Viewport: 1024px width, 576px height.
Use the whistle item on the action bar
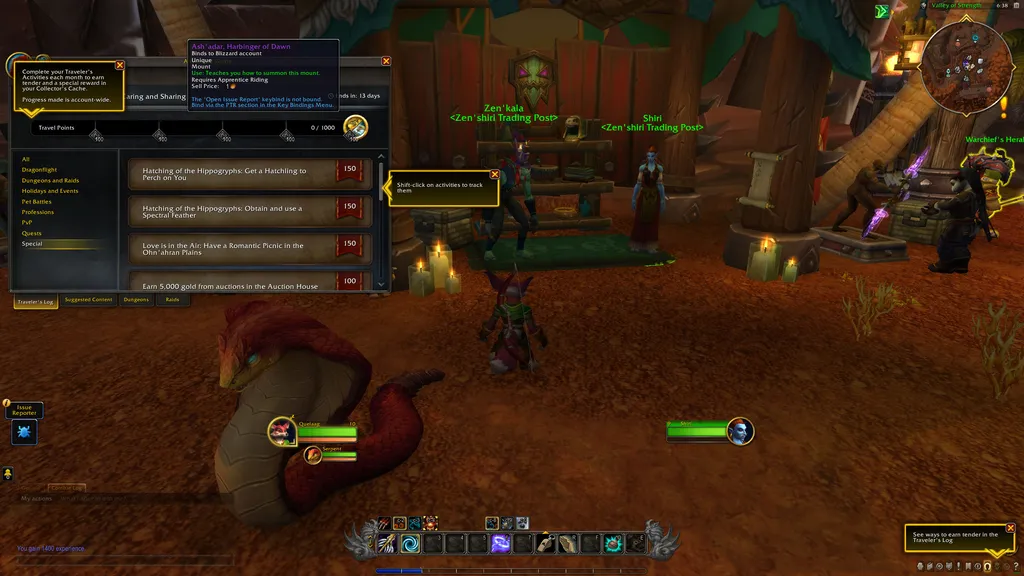[x=545, y=543]
